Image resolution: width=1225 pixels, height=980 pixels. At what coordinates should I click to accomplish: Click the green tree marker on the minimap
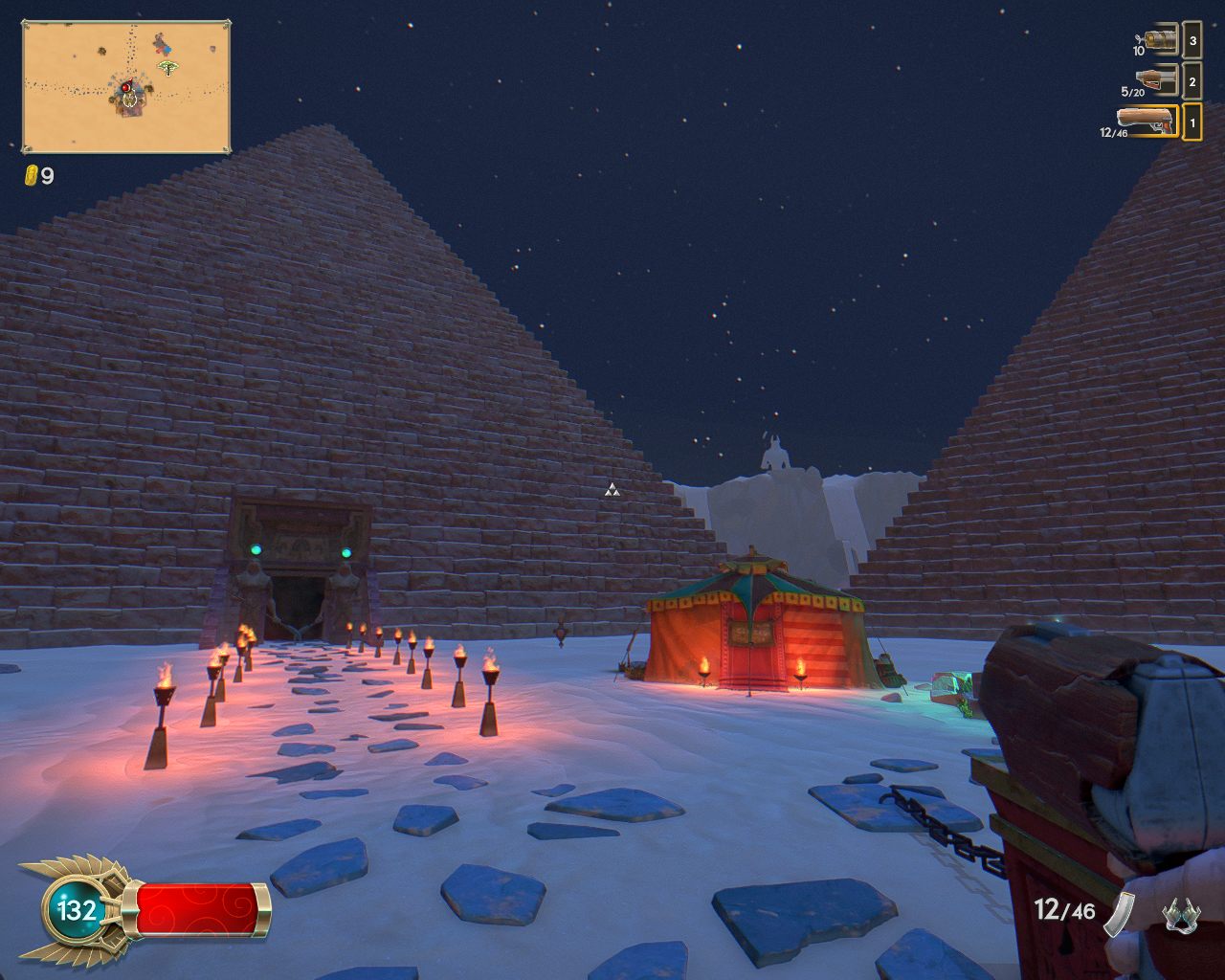pyautogui.click(x=168, y=68)
